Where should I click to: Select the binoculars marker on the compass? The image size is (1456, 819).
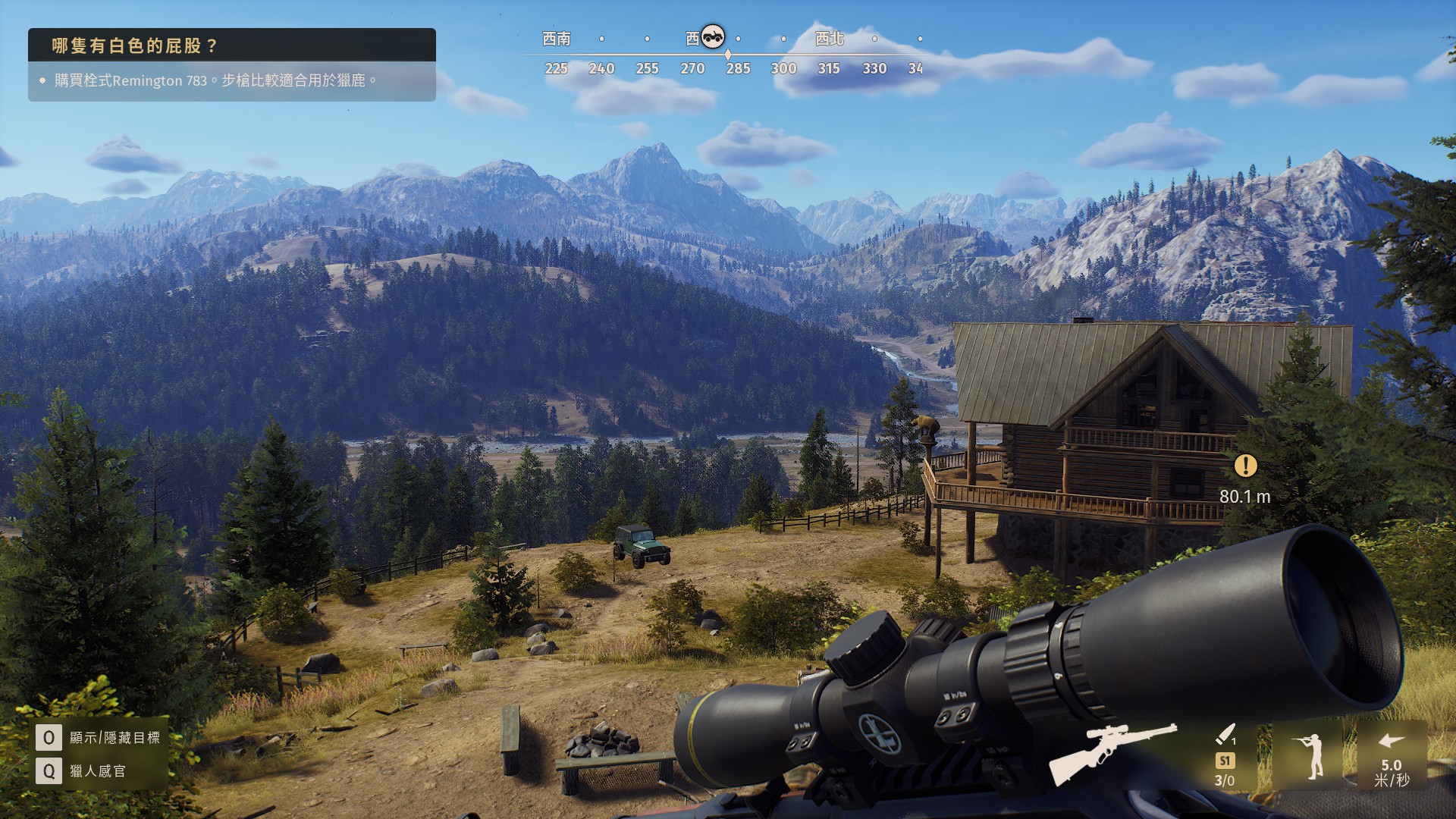(713, 36)
